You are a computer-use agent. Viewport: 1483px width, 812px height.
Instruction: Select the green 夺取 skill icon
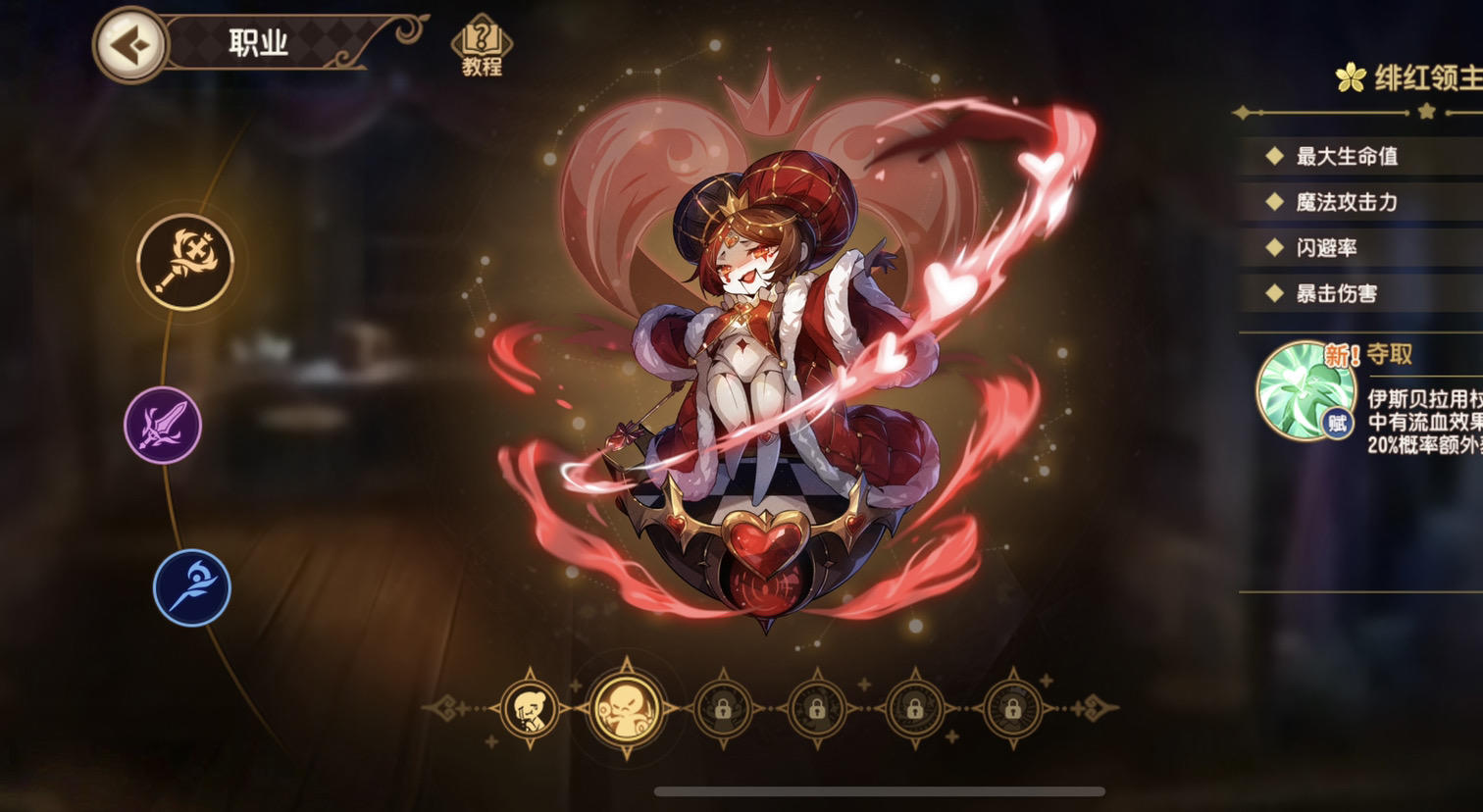click(x=1305, y=390)
